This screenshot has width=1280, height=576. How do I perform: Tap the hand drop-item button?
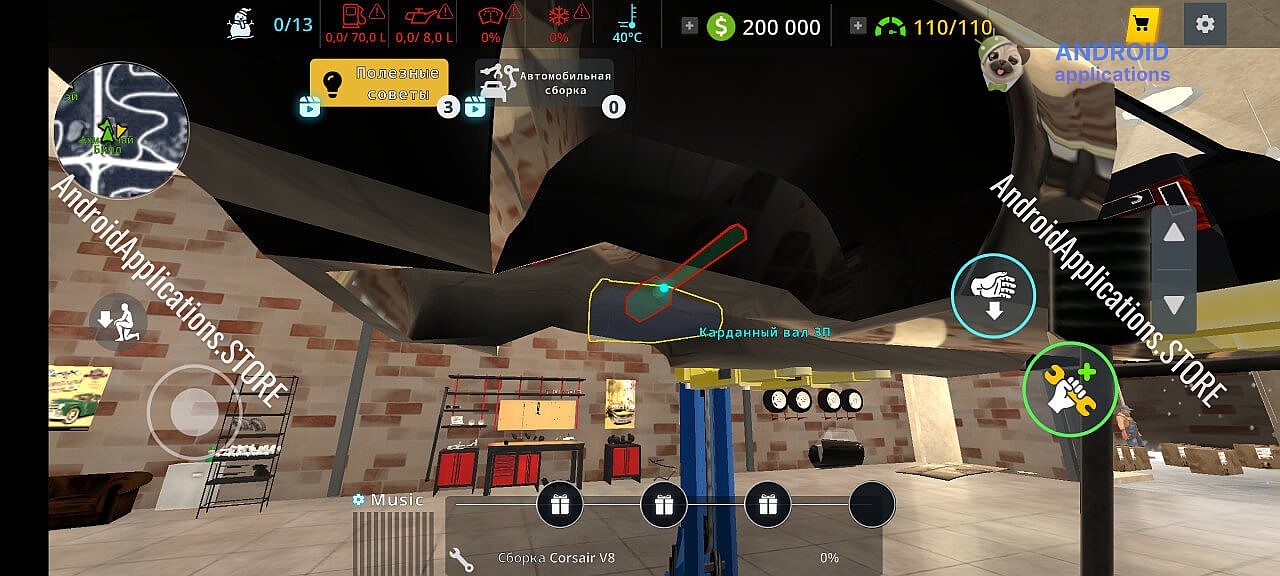(993, 295)
